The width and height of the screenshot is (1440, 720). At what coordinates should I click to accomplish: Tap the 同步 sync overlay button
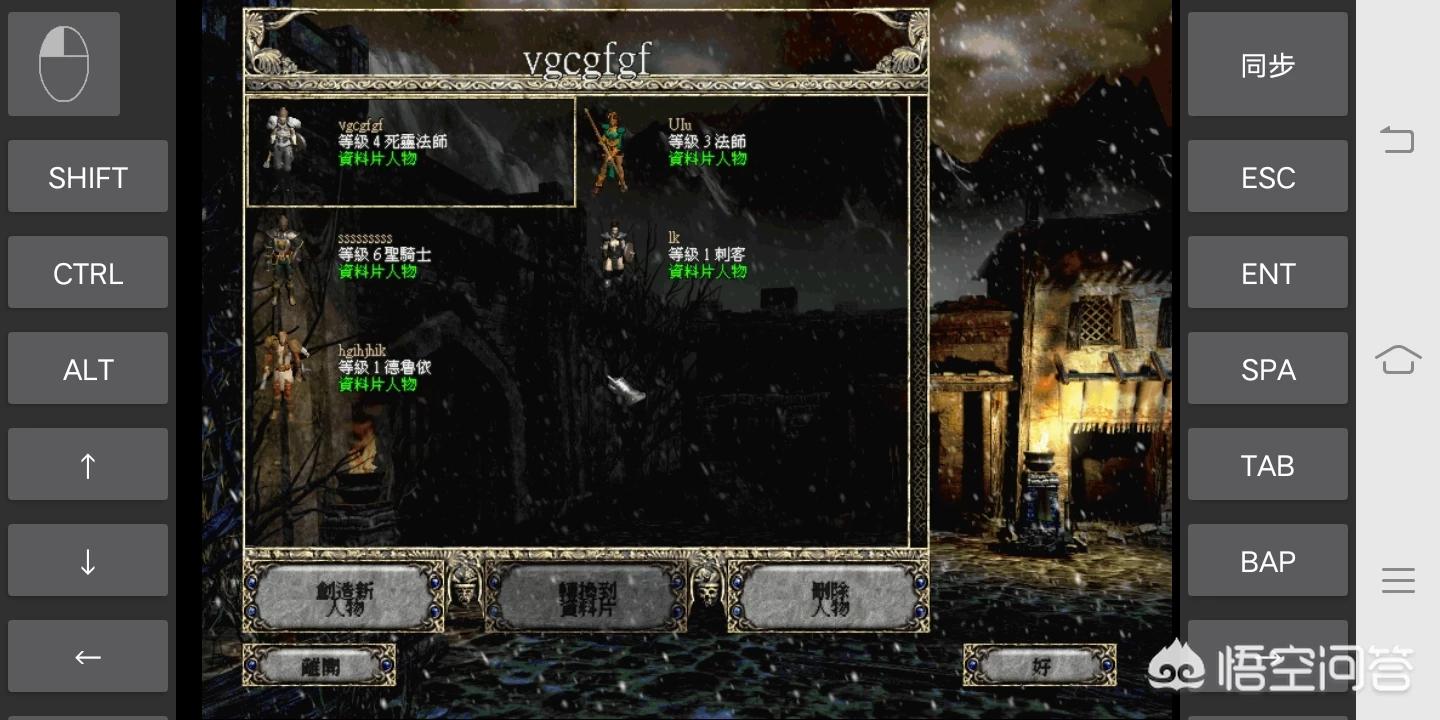1267,65
